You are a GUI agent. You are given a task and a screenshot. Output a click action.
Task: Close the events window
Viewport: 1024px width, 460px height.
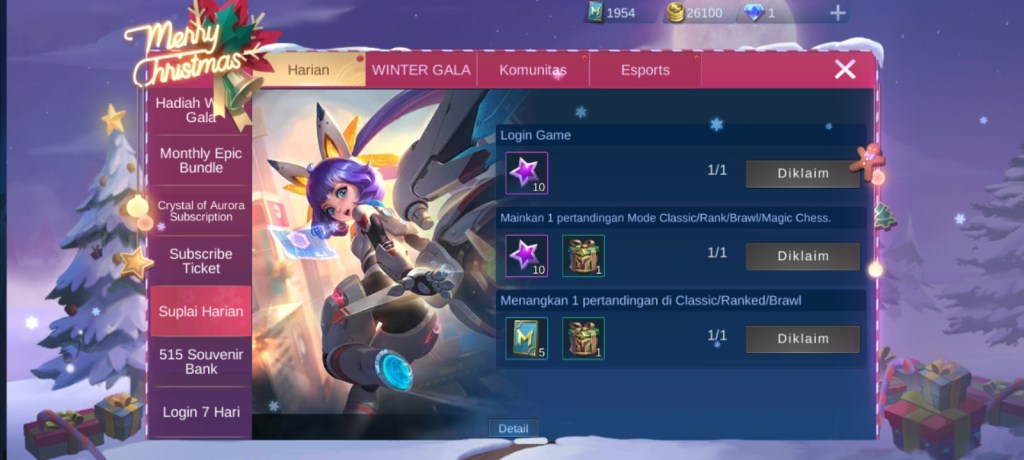[x=845, y=69]
